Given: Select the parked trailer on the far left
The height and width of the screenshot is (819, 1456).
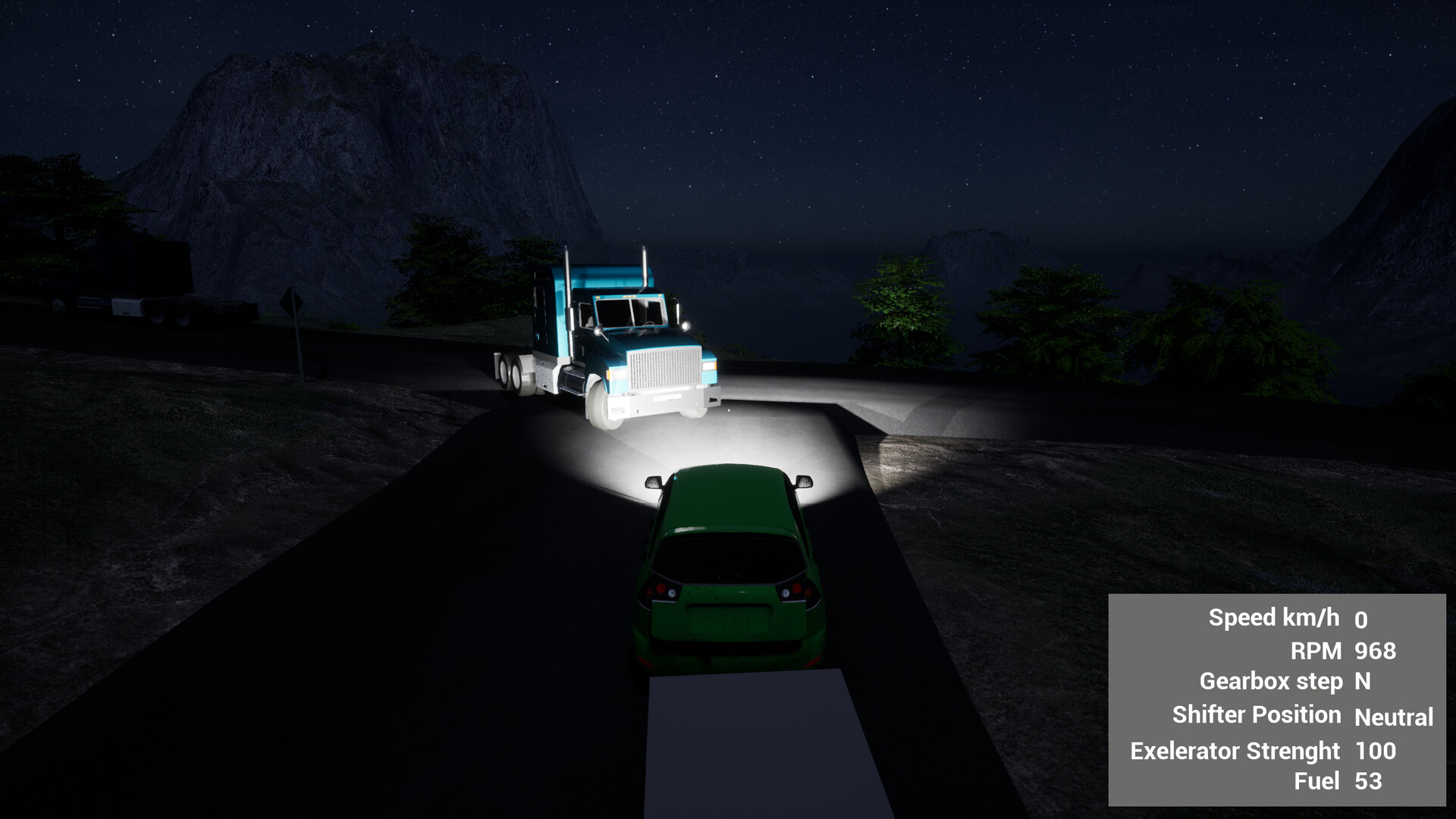Looking at the screenshot, I should click(152, 296).
